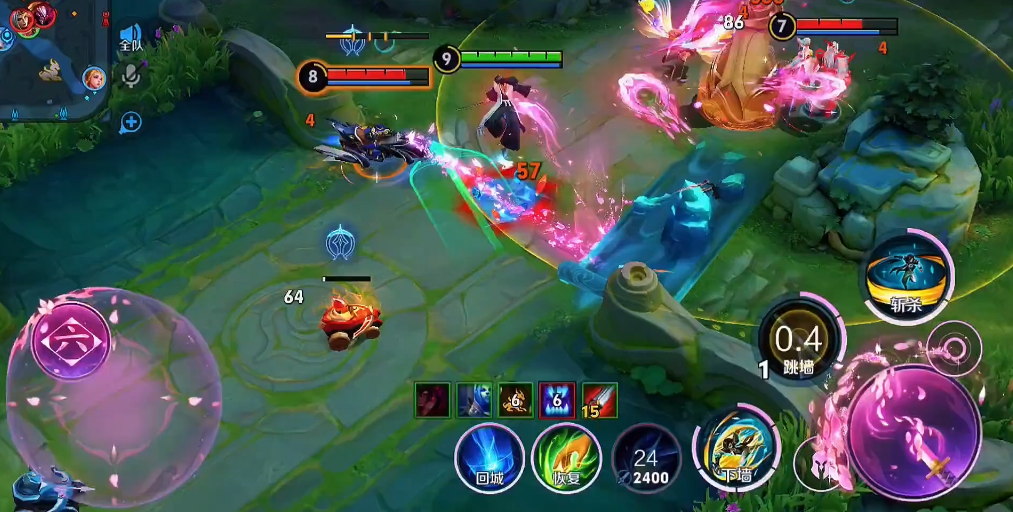1013x512 pixels.
Task: Toggle the 全队 team speaker
Action: pyautogui.click(x=130, y=40)
